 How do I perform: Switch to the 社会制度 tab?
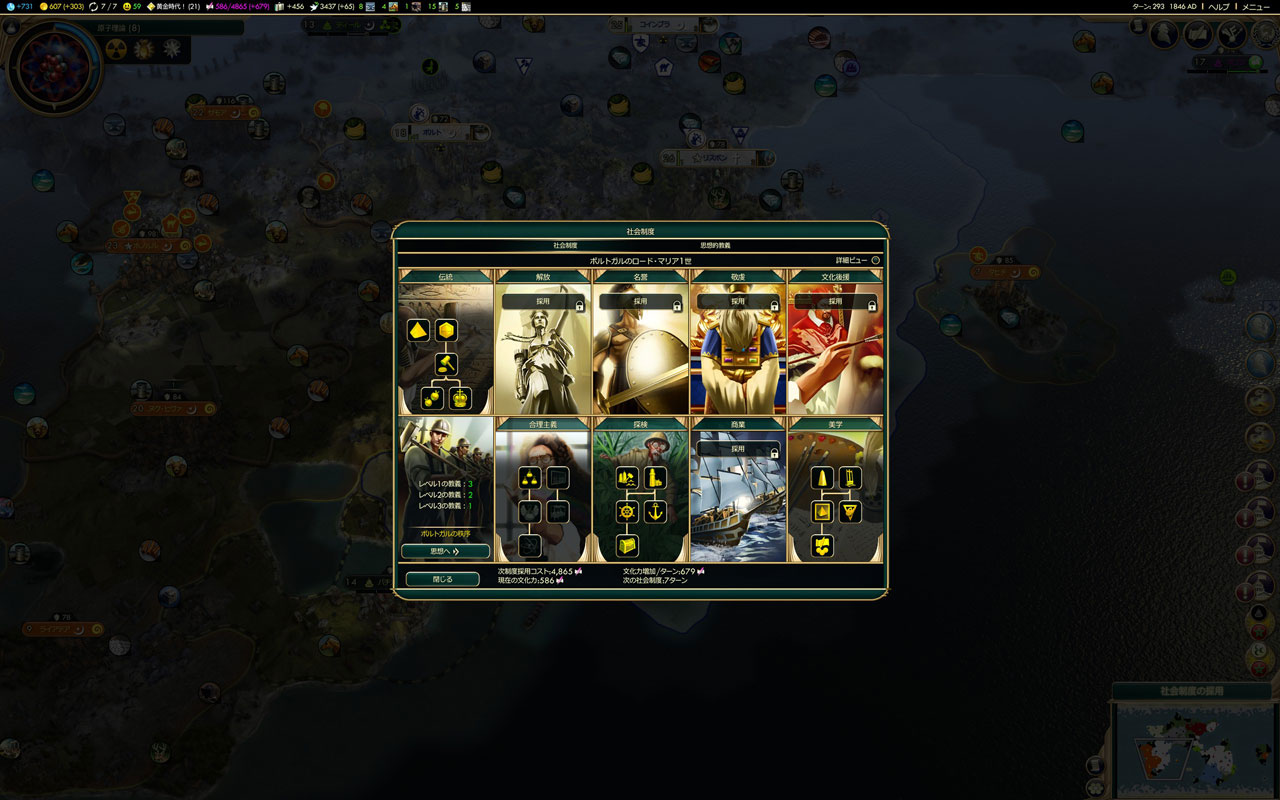point(565,245)
